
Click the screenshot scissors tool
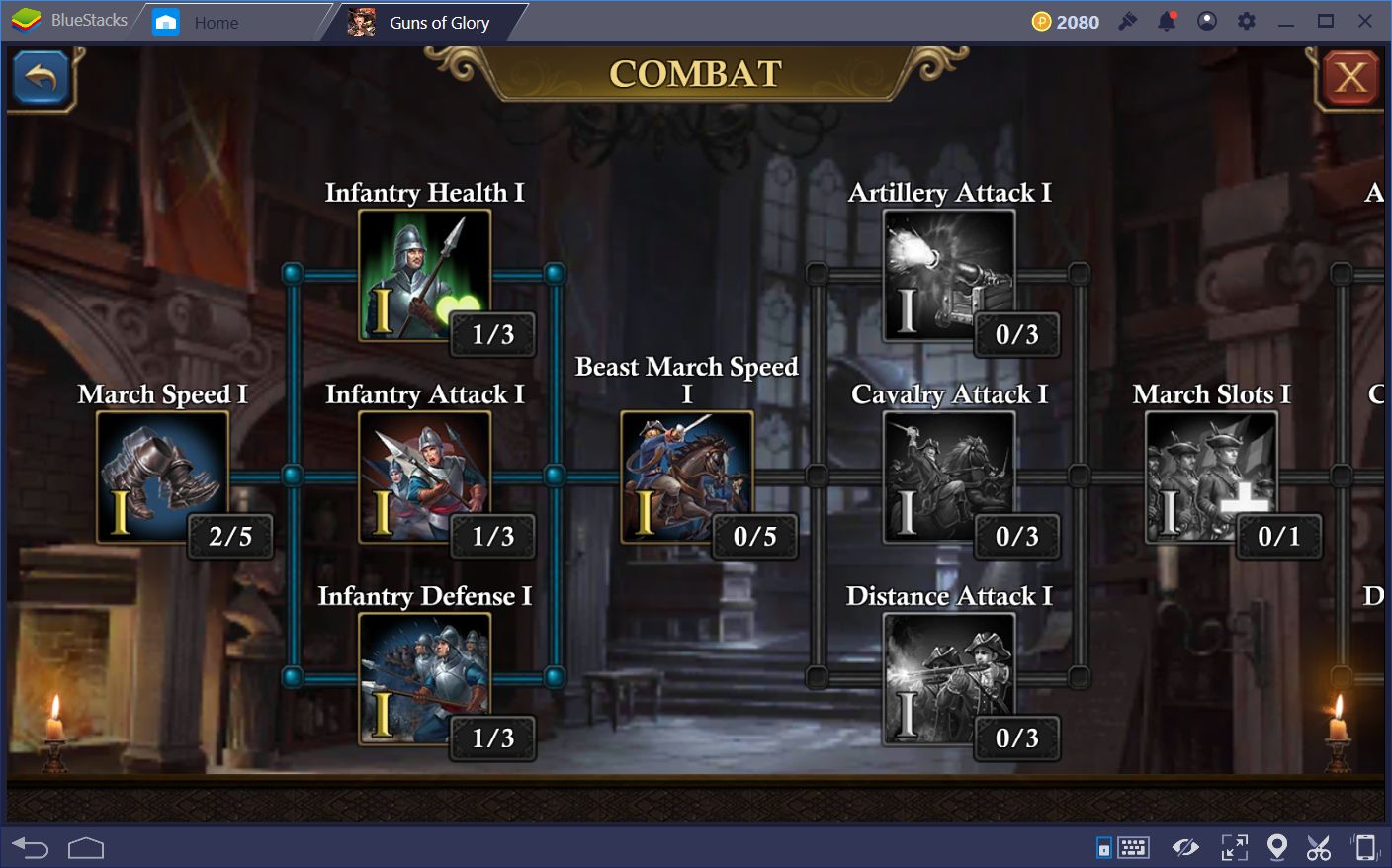1322,847
